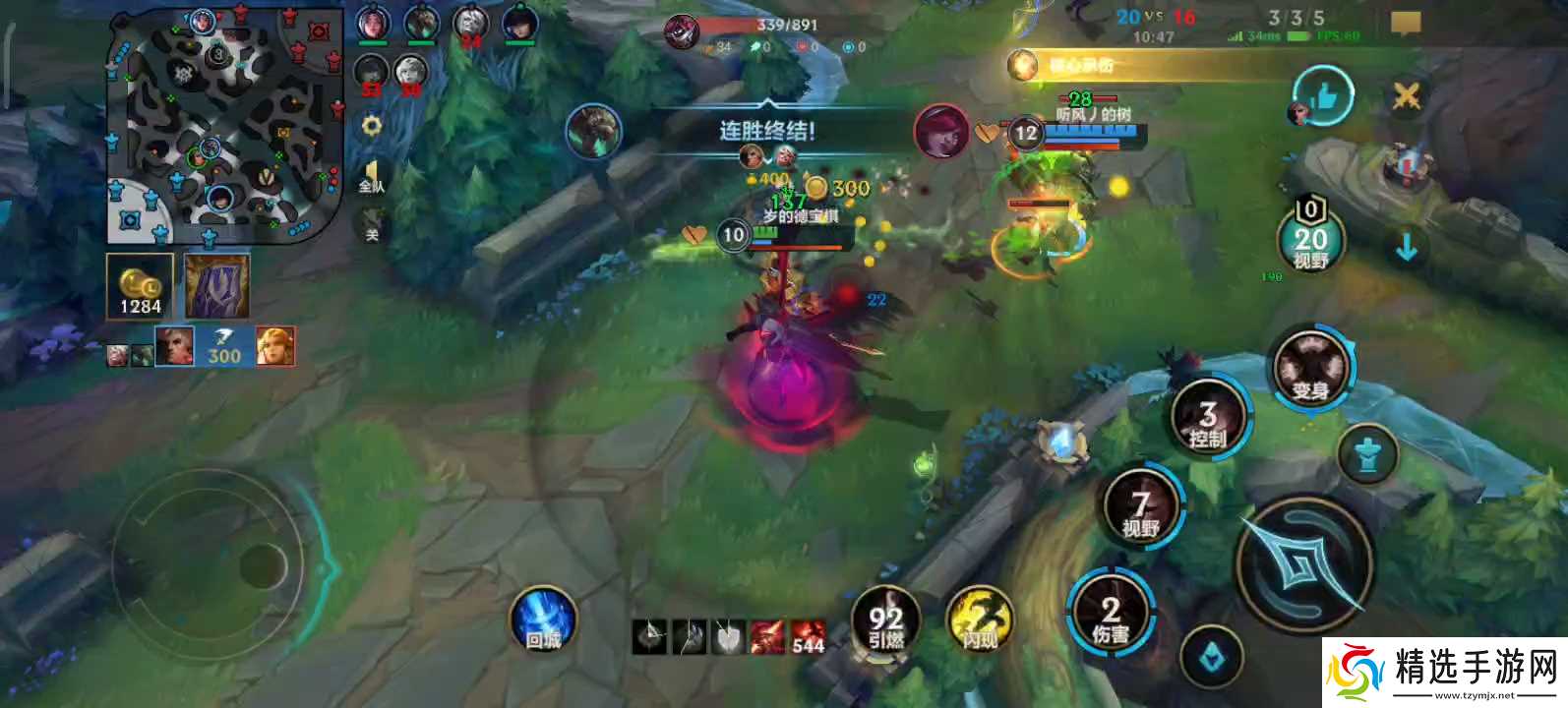Viewport: 1568px width, 708px height.
Task: Tap the 回城 recall button
Action: point(543,620)
